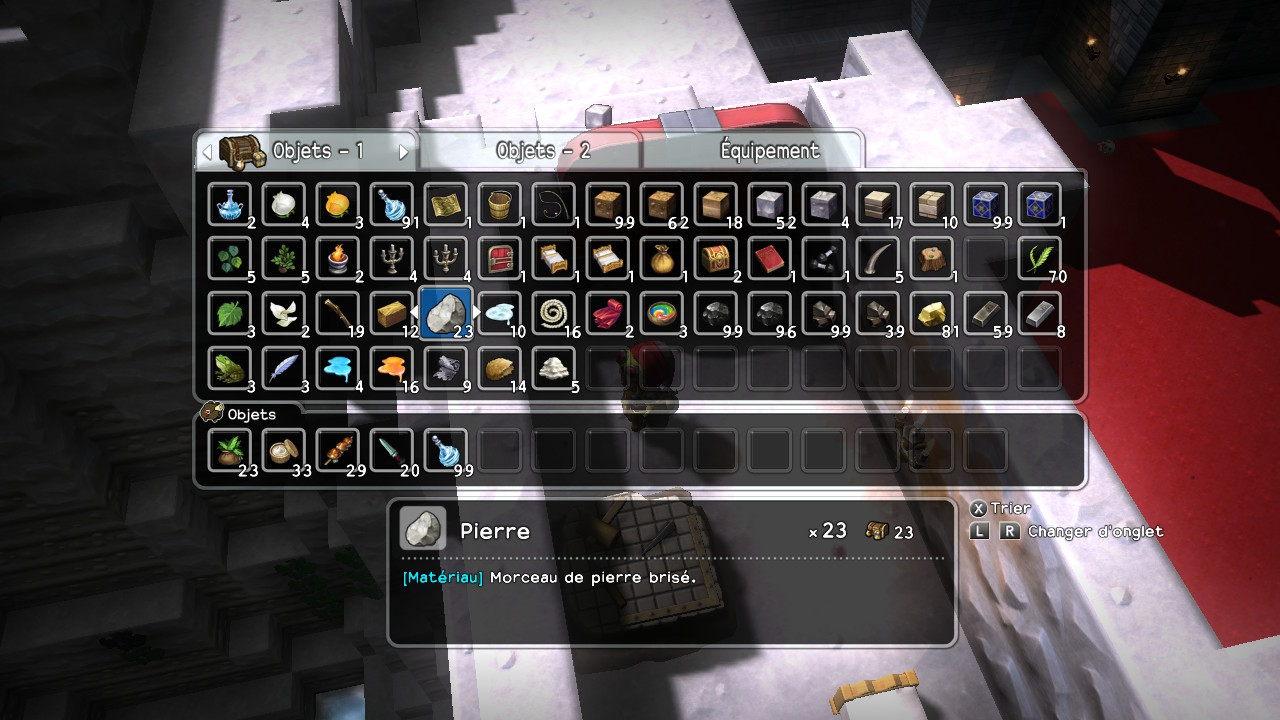Select the medicinal herb pouch slot
The height and width of the screenshot is (720, 1280).
click(230, 450)
